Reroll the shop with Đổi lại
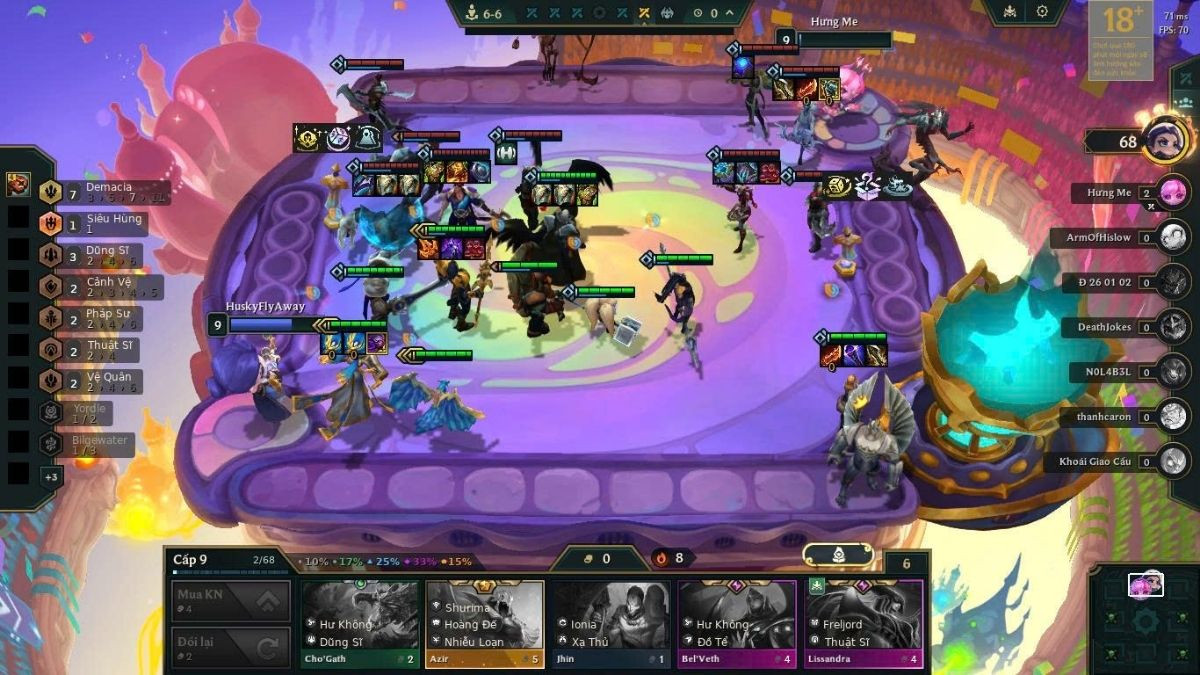Screen dimensions: 1200x675 [232, 647]
